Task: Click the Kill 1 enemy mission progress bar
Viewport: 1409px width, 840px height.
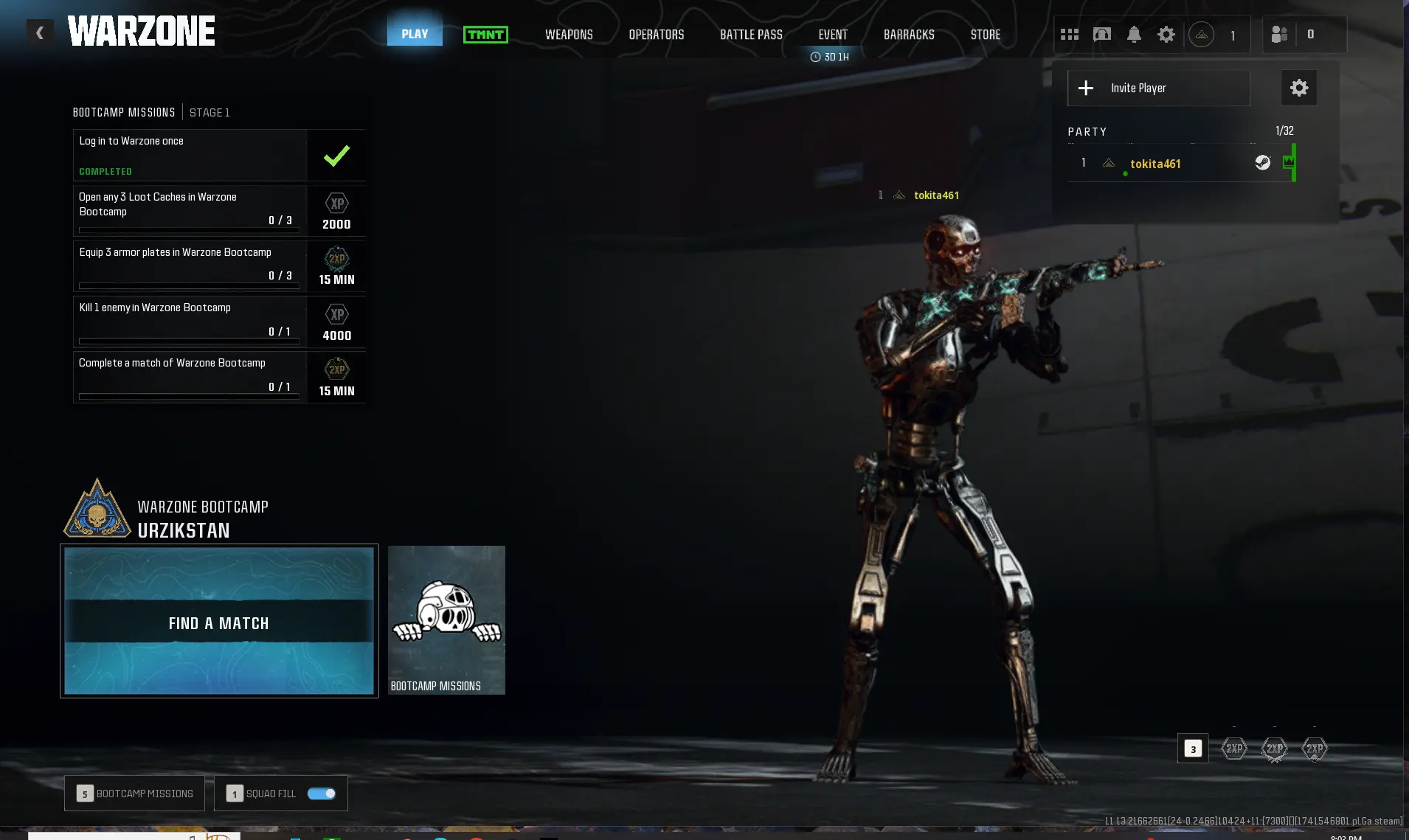Action: (x=188, y=341)
